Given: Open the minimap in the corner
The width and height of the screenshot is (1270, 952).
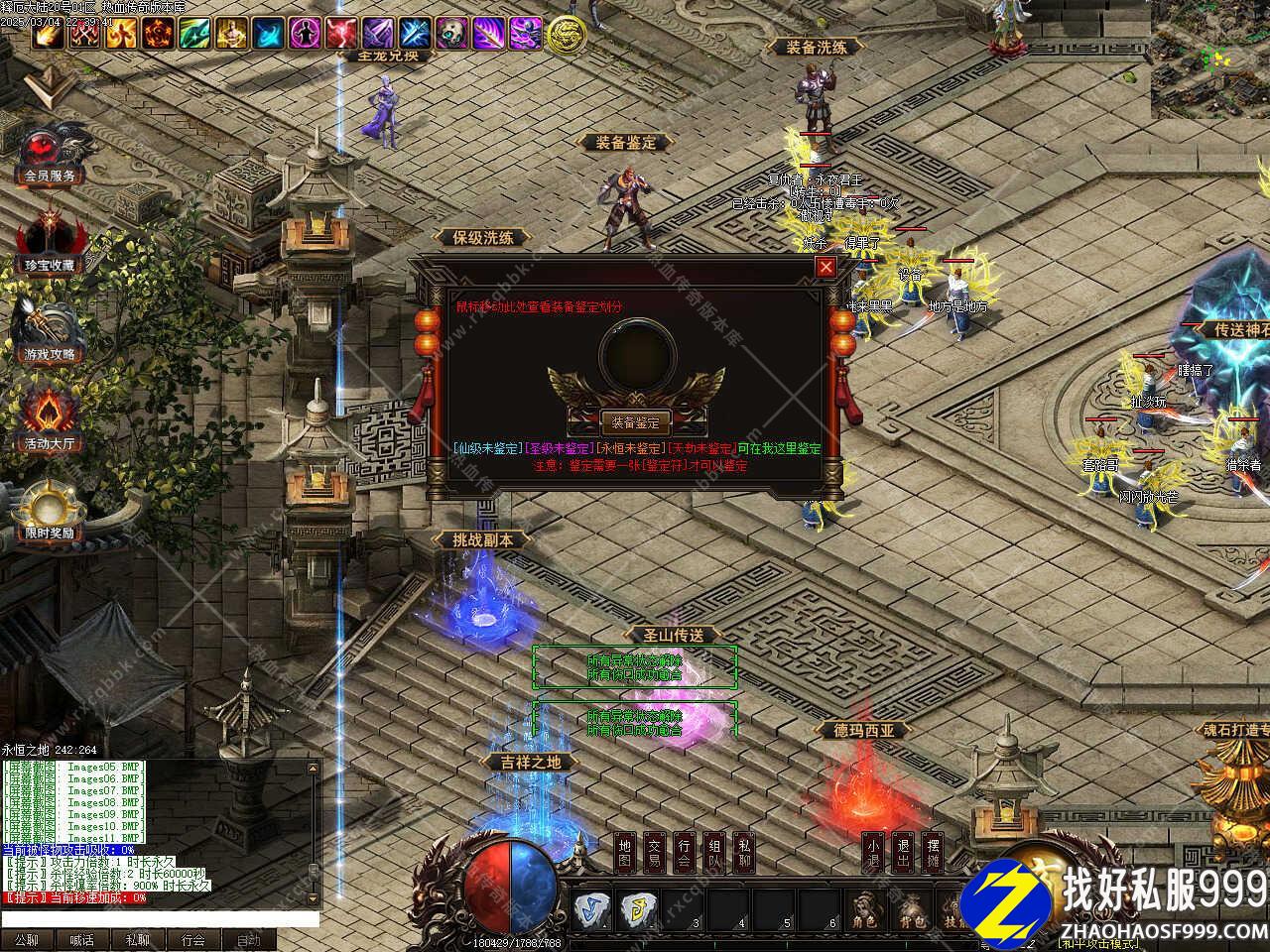Looking at the screenshot, I should [x=1210, y=59].
